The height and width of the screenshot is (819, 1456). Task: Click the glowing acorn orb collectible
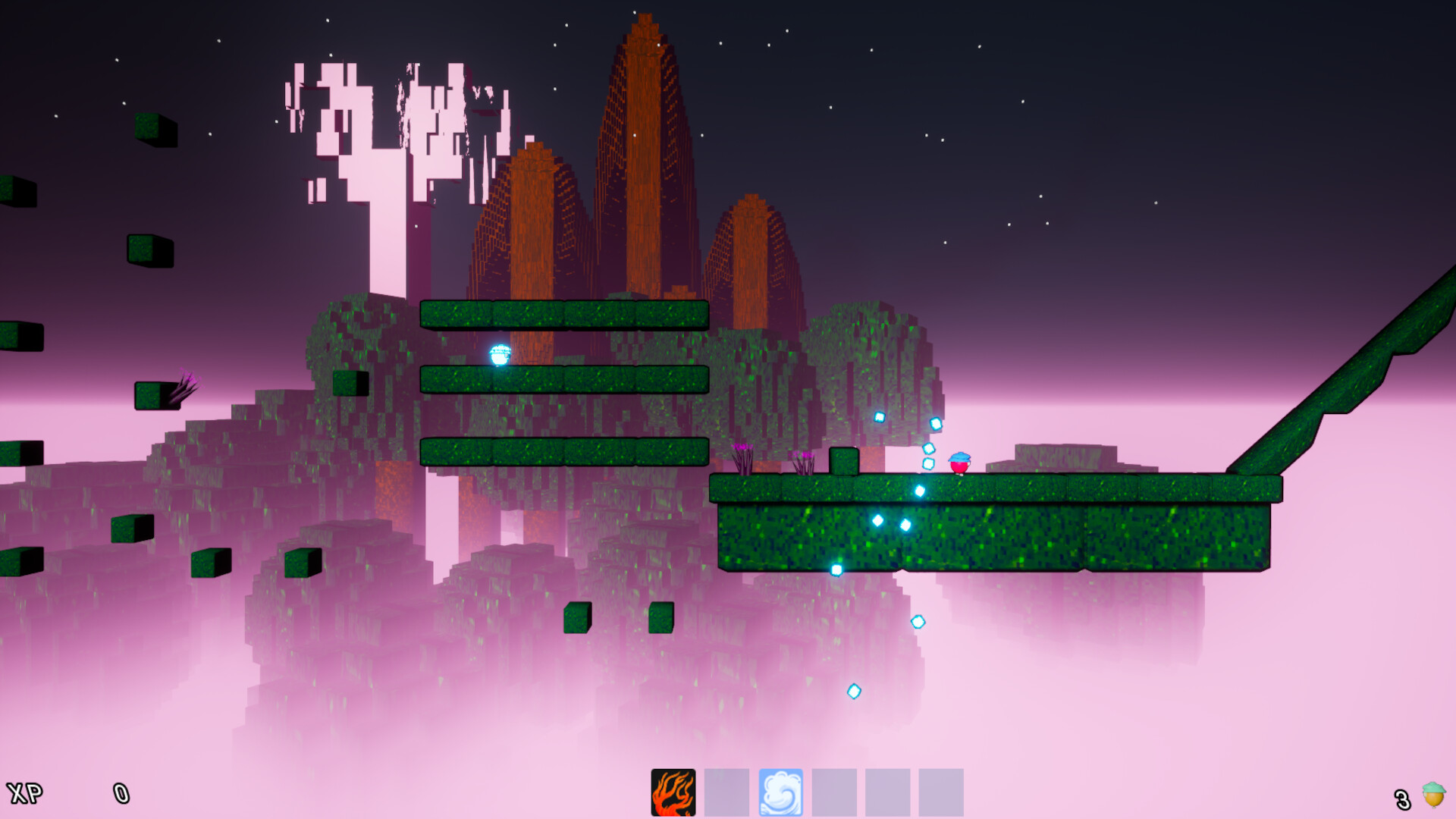pos(498,354)
